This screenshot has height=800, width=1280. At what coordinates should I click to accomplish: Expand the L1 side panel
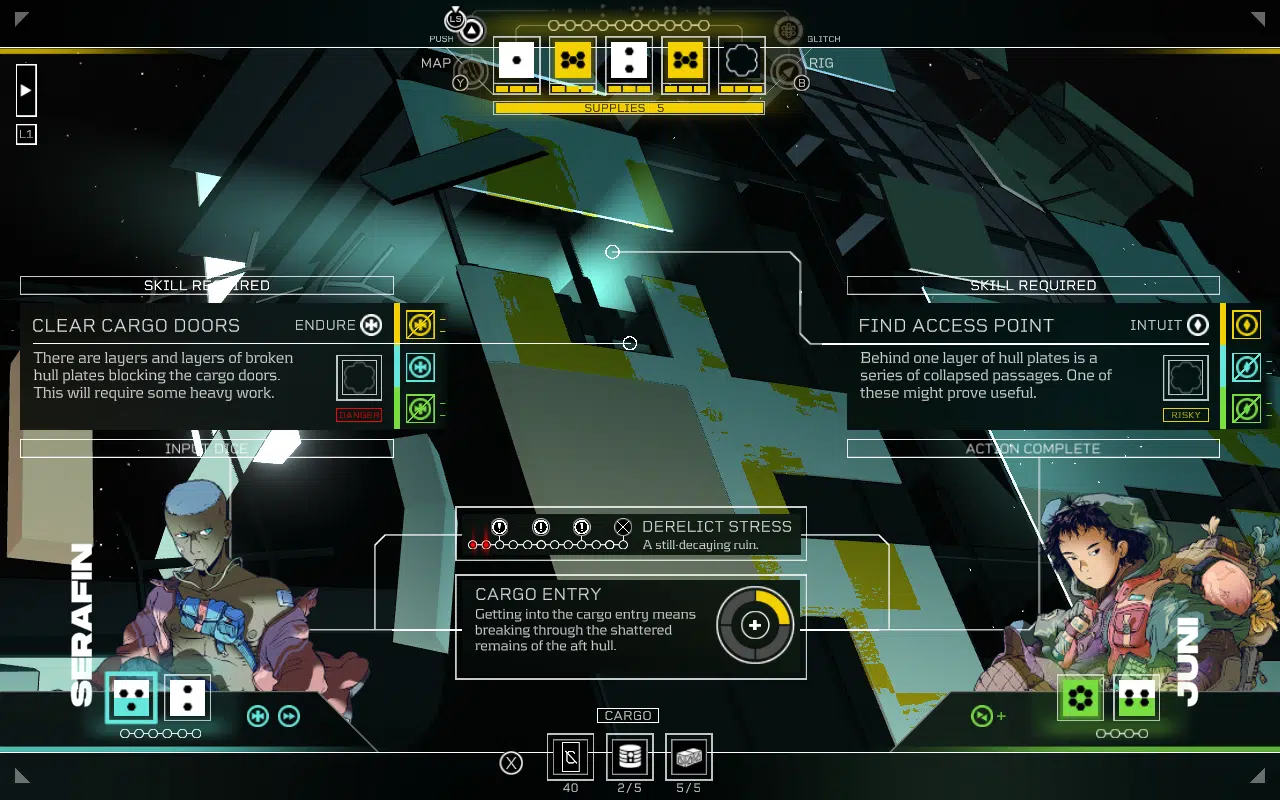pyautogui.click(x=26, y=133)
